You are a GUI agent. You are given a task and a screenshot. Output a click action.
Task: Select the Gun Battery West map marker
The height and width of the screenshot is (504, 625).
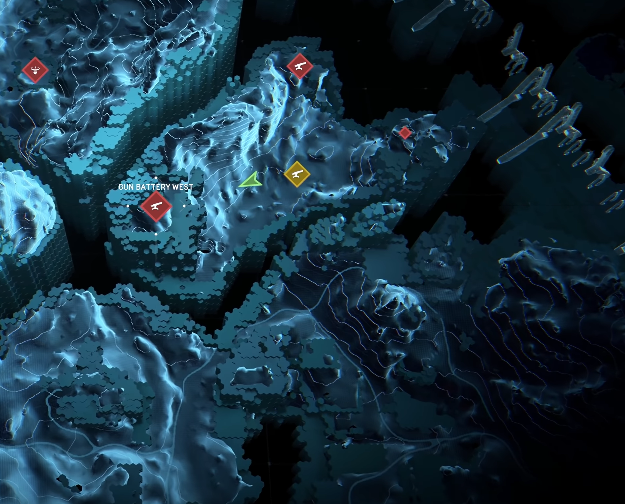(155, 206)
